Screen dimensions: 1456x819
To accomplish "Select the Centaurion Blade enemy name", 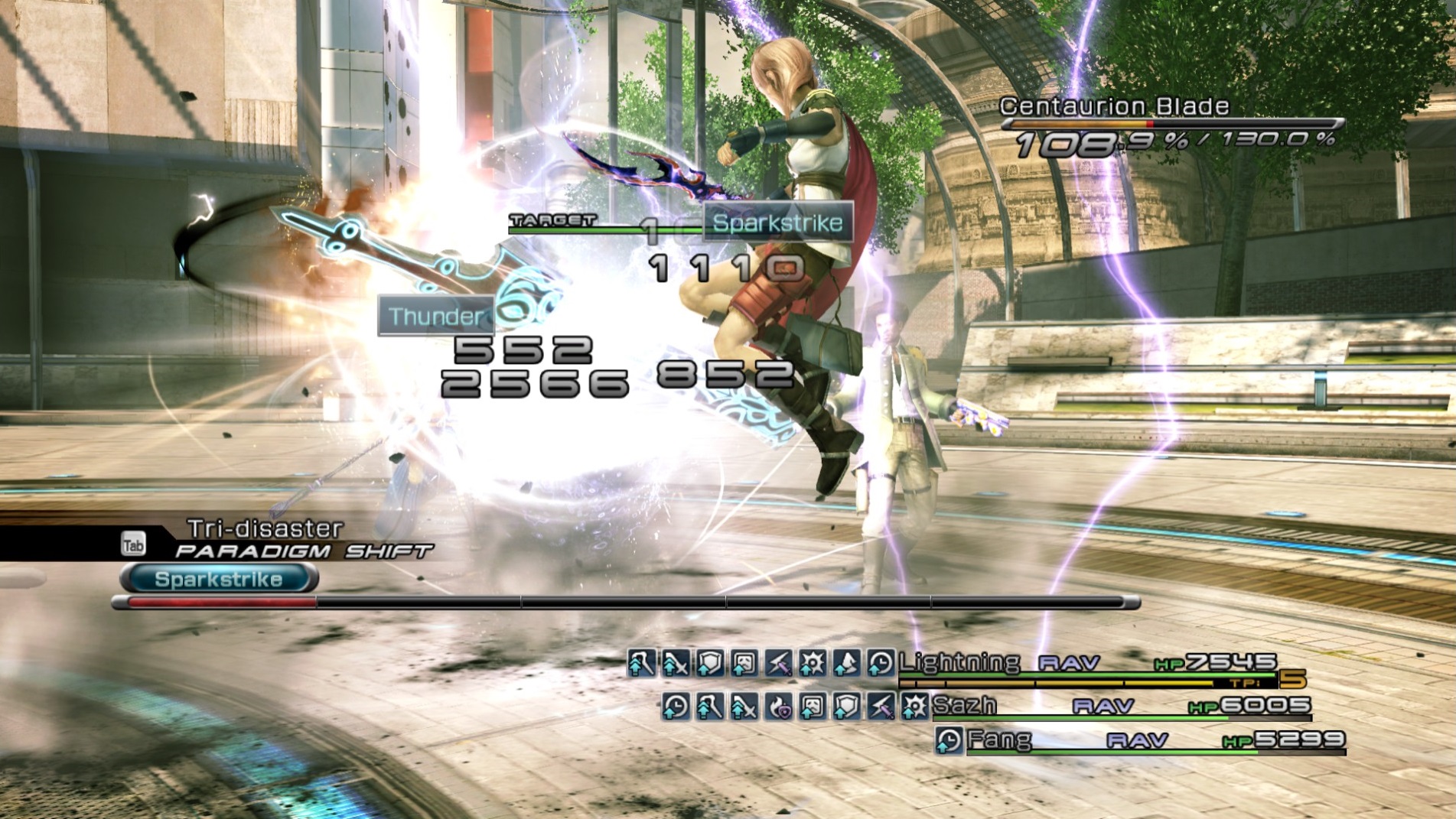I will coord(1114,106).
